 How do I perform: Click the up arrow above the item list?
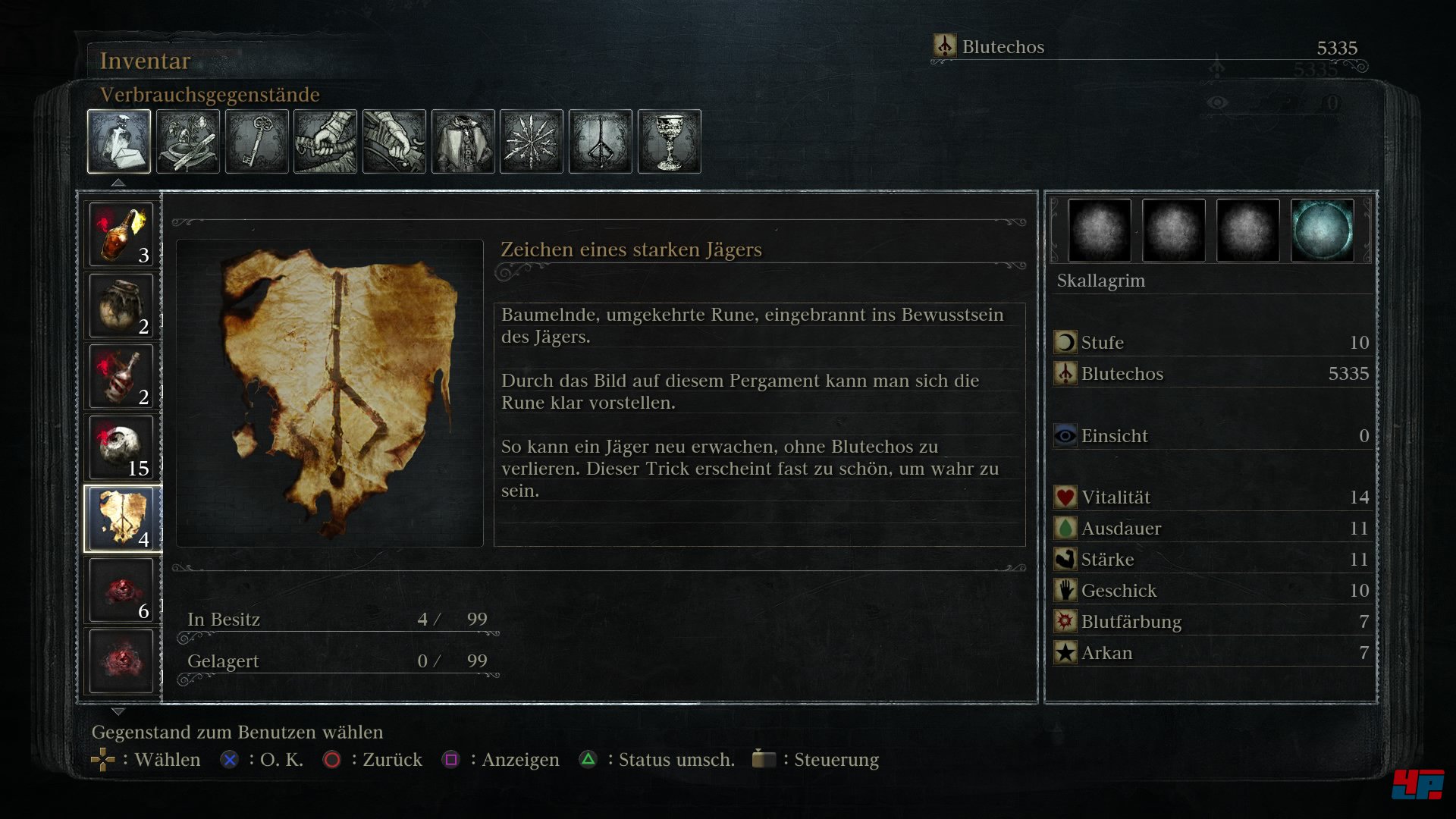point(118,183)
